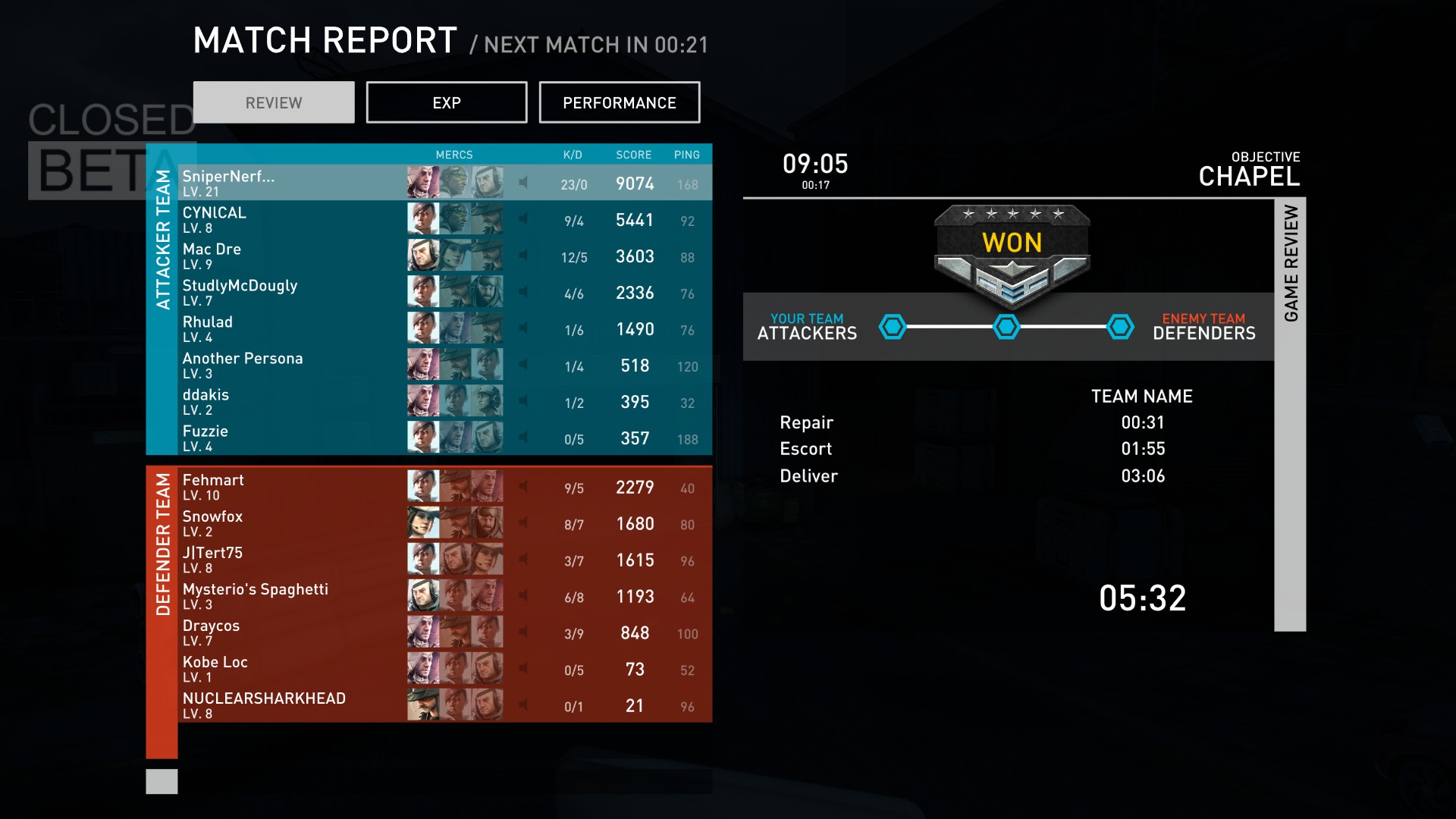Viewport: 1456px width, 819px height.
Task: Toggle Fehmart's voice speaker icon
Action: coord(523,486)
